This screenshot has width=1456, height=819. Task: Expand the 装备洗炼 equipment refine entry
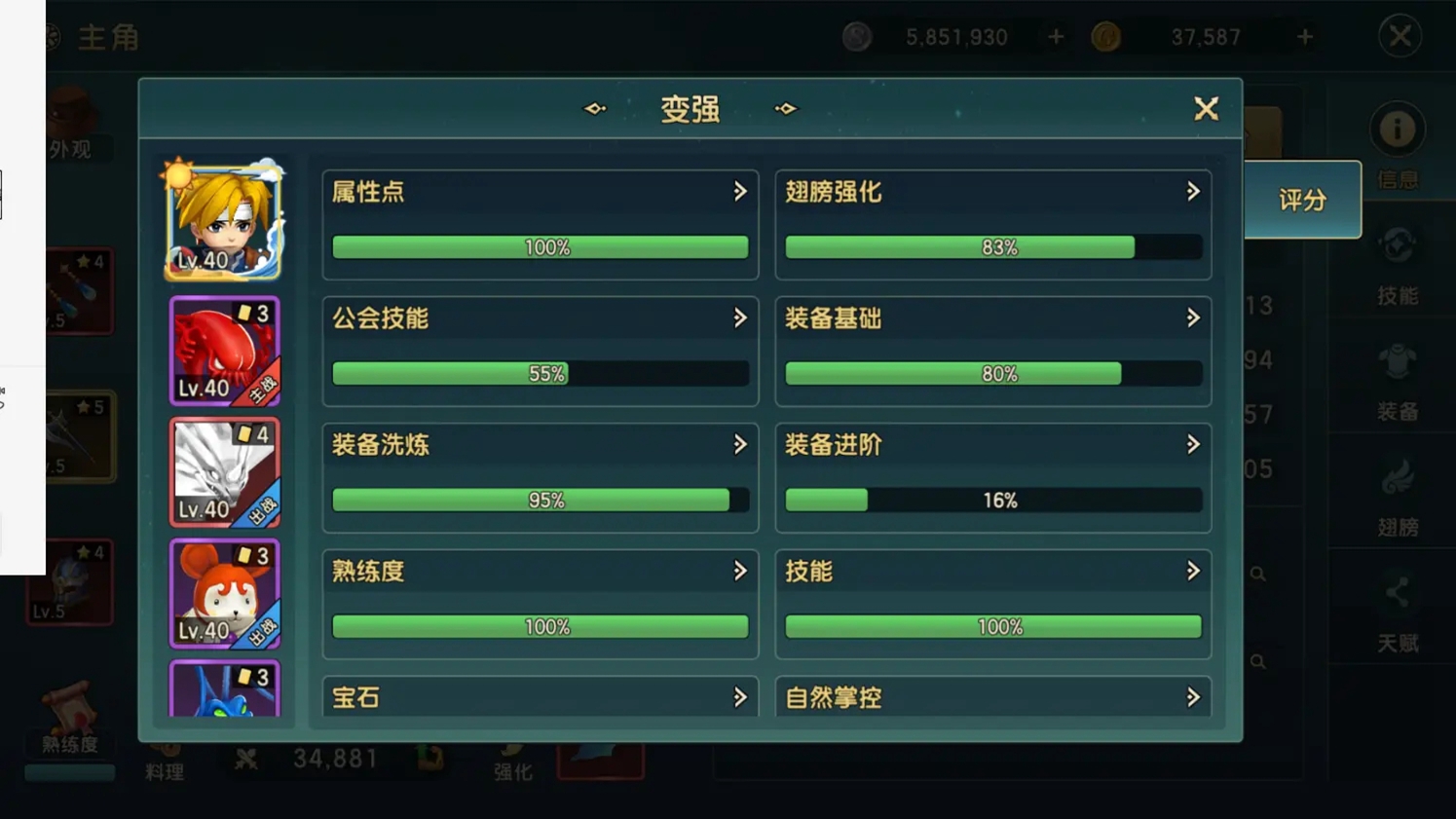[541, 445]
